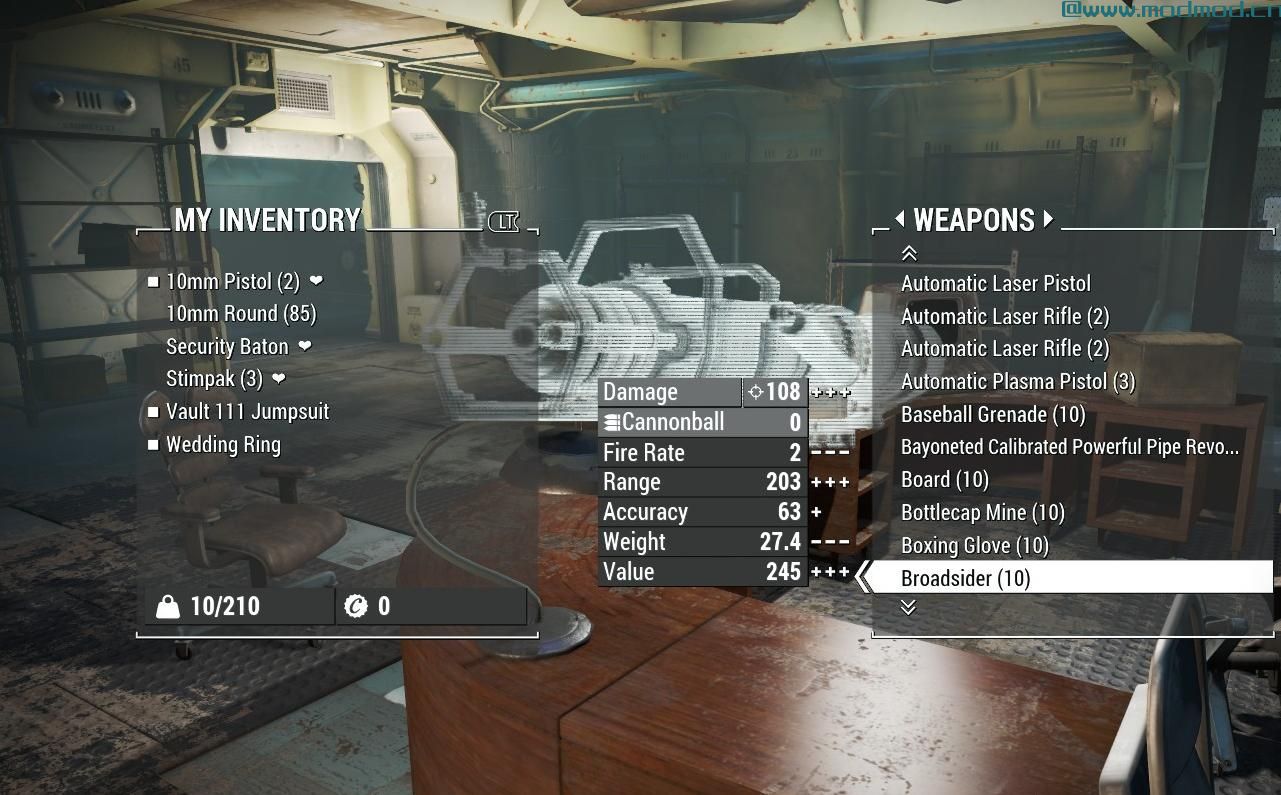Image resolution: width=1281 pixels, height=795 pixels.
Task: Click the double chevron above the weapons list
Action: 909,253
